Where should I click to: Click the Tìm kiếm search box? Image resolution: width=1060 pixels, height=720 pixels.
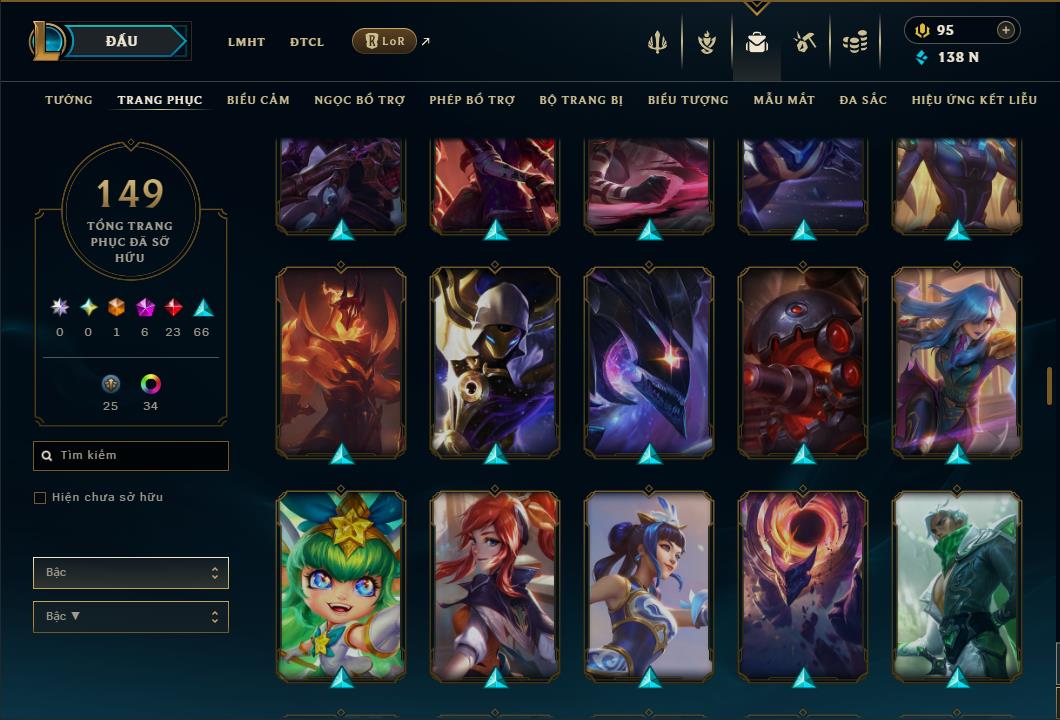click(x=131, y=456)
